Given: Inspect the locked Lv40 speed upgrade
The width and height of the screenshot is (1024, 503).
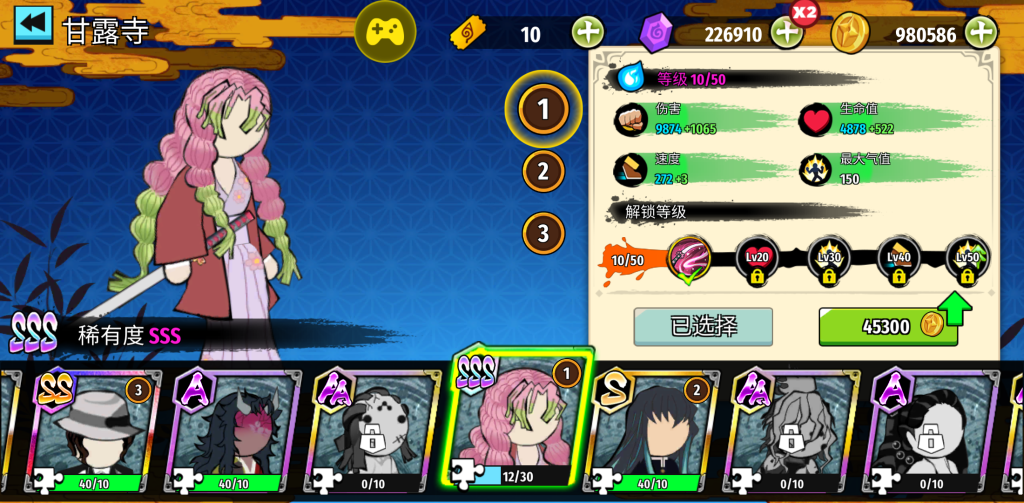Looking at the screenshot, I should coord(898,260).
